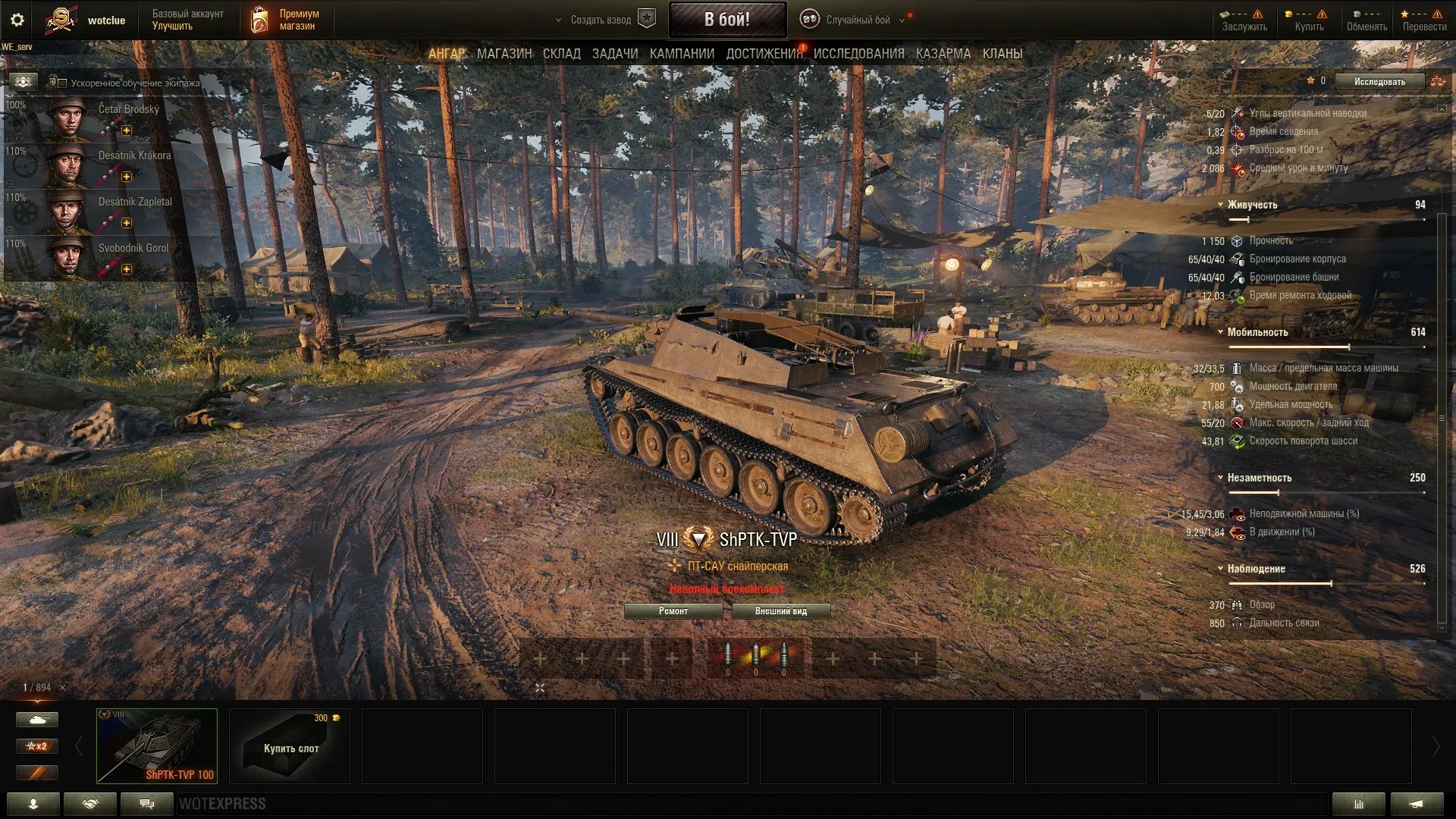Open the СКЛАД tab

click(561, 54)
